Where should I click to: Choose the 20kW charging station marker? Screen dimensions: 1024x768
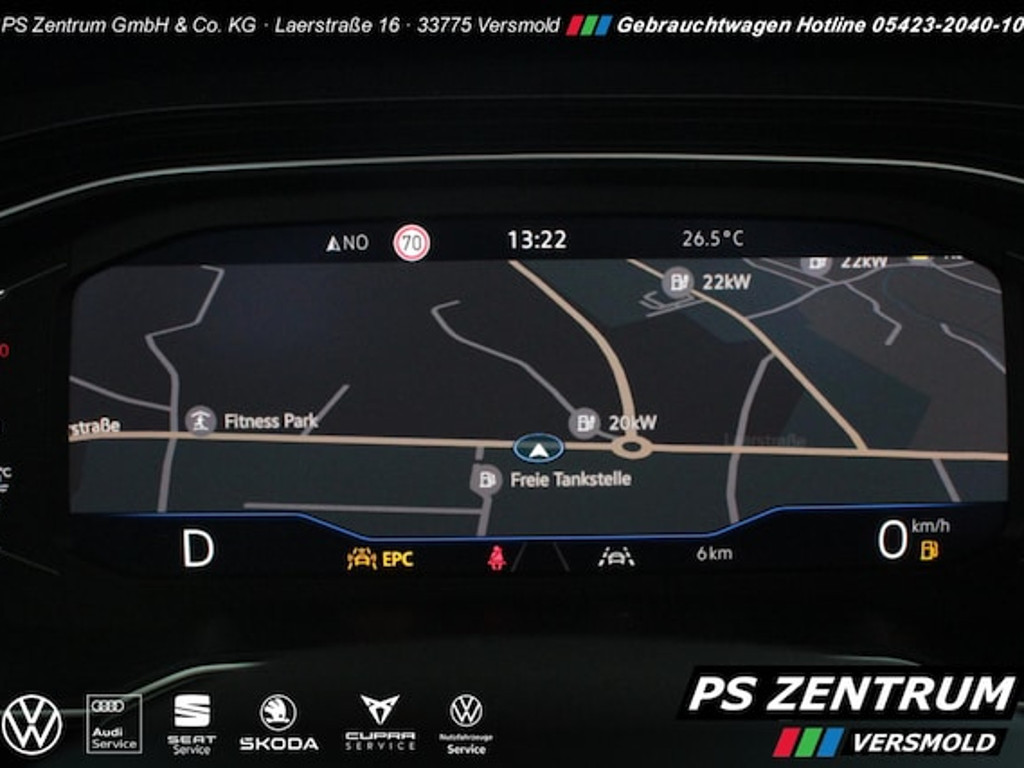[585, 423]
